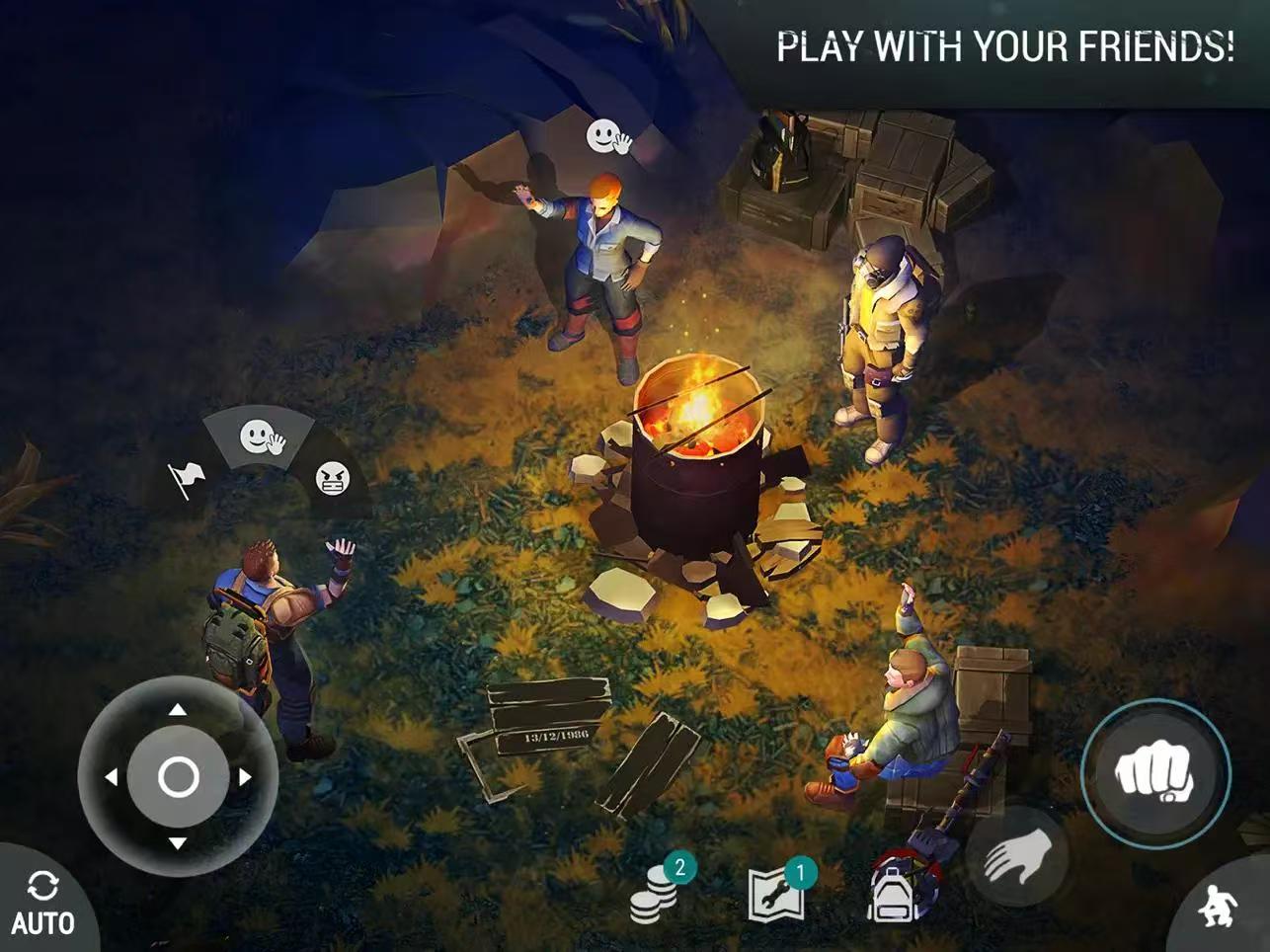Toggle the AUTO mode button
1270x952 pixels.
(42, 903)
